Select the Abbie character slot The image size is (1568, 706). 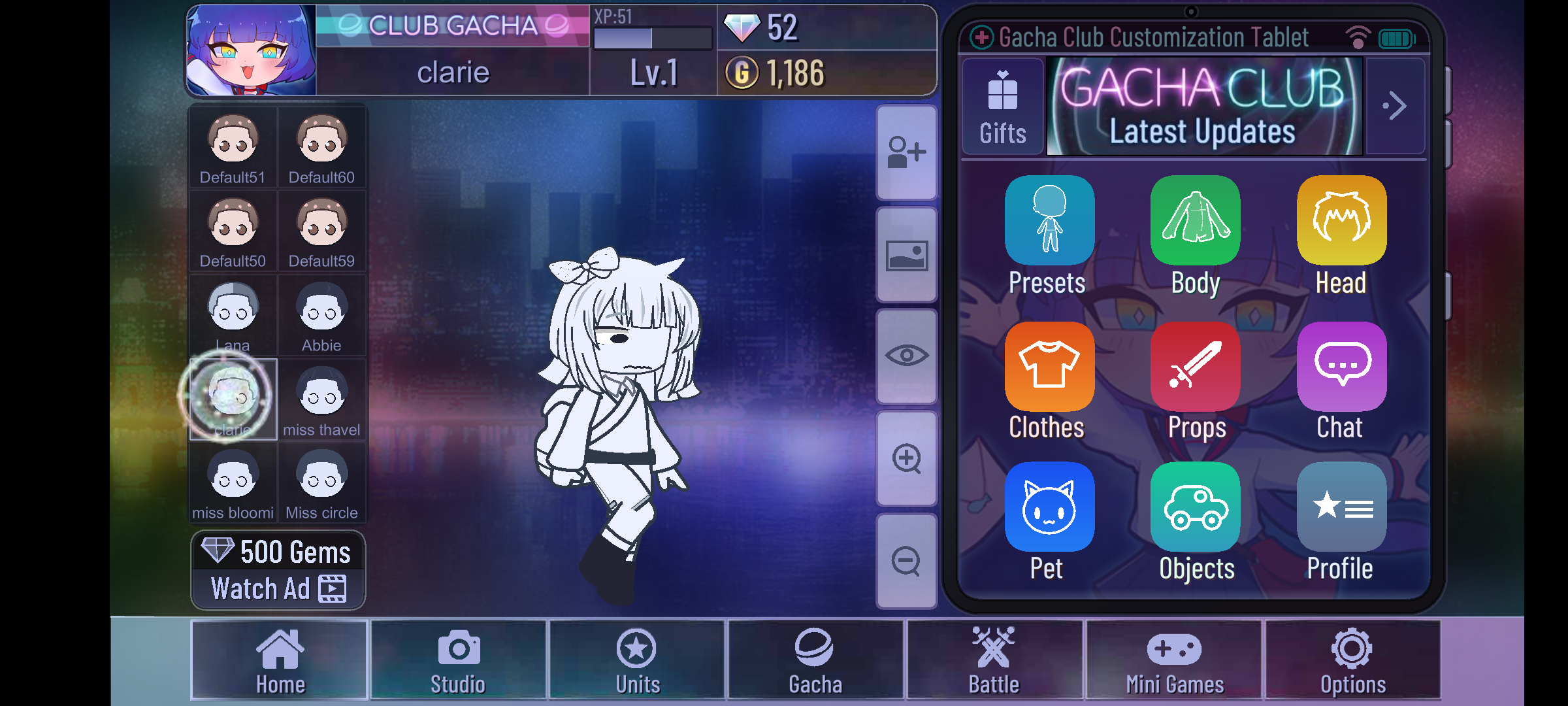click(x=321, y=316)
